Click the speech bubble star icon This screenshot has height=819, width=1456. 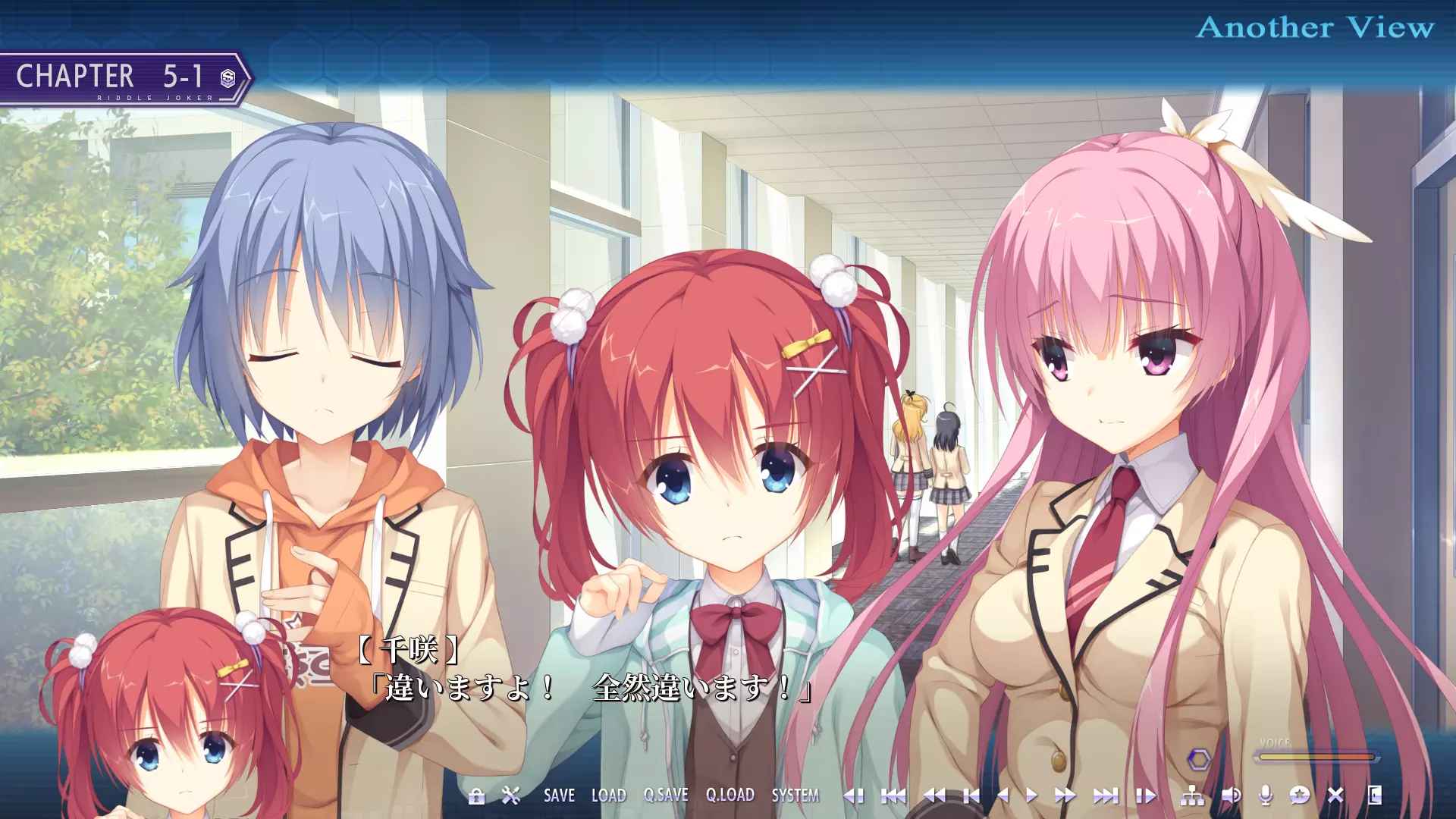coord(1300,795)
